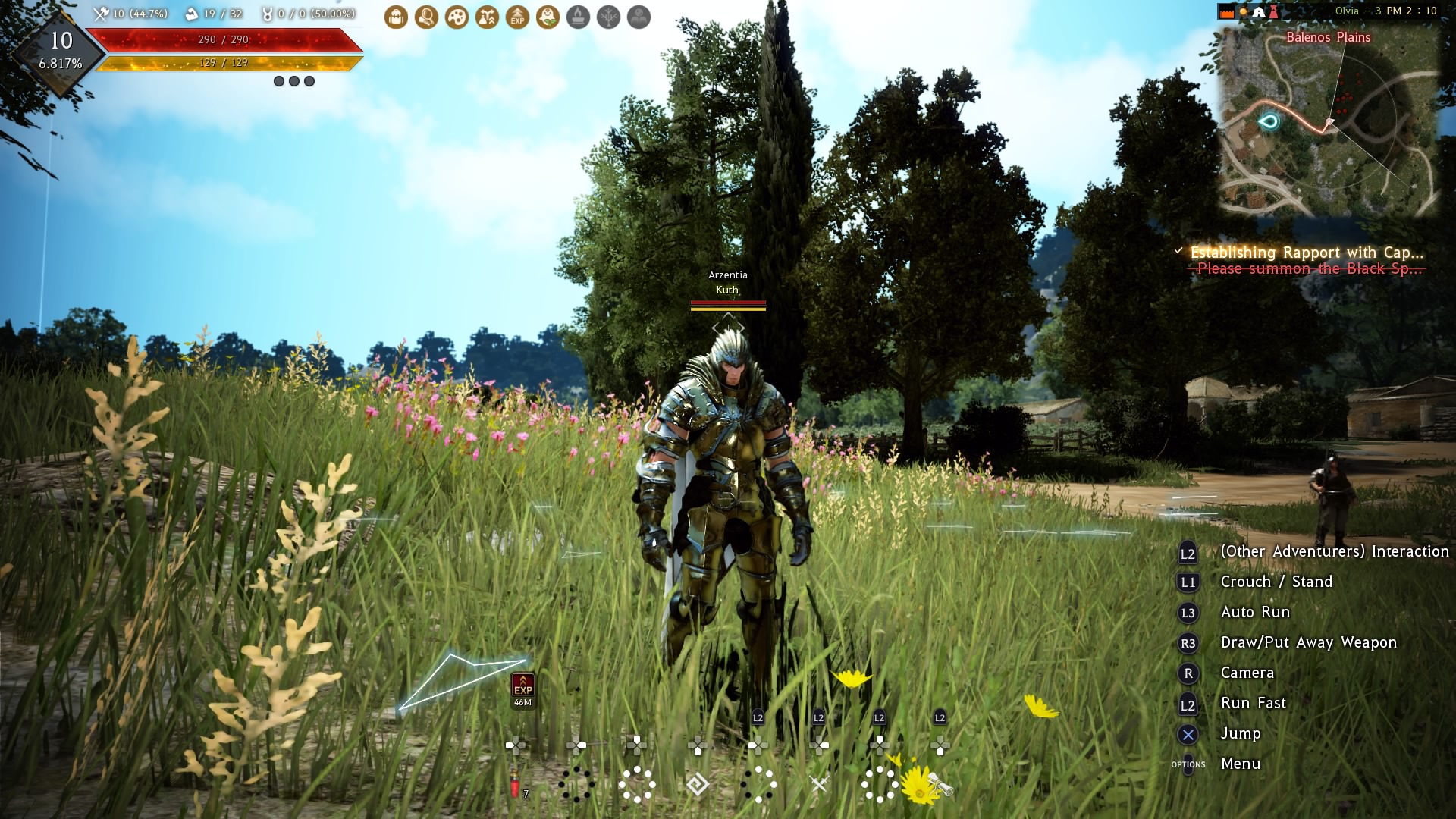Toggle the red flag icon above minimap
1456x819 pixels.
(1227, 11)
